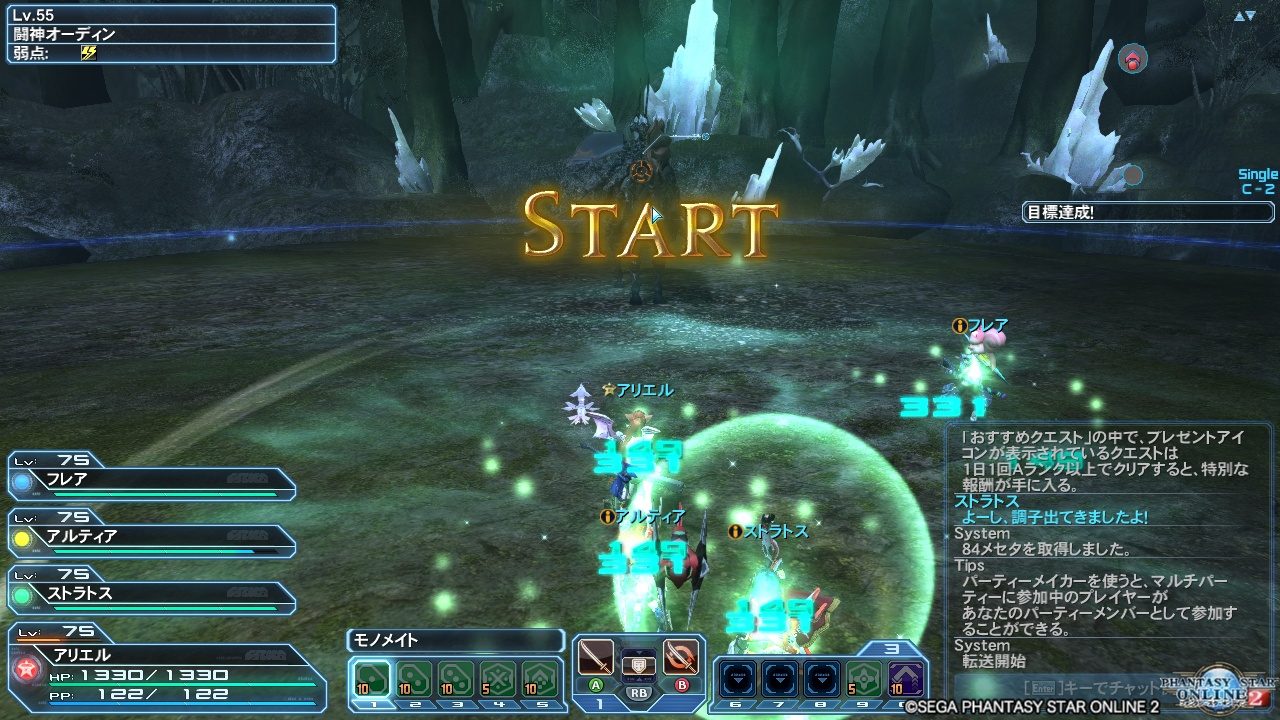1280x720 pixels.
Task: Activate the orange weapon action icon
Action: (681, 657)
